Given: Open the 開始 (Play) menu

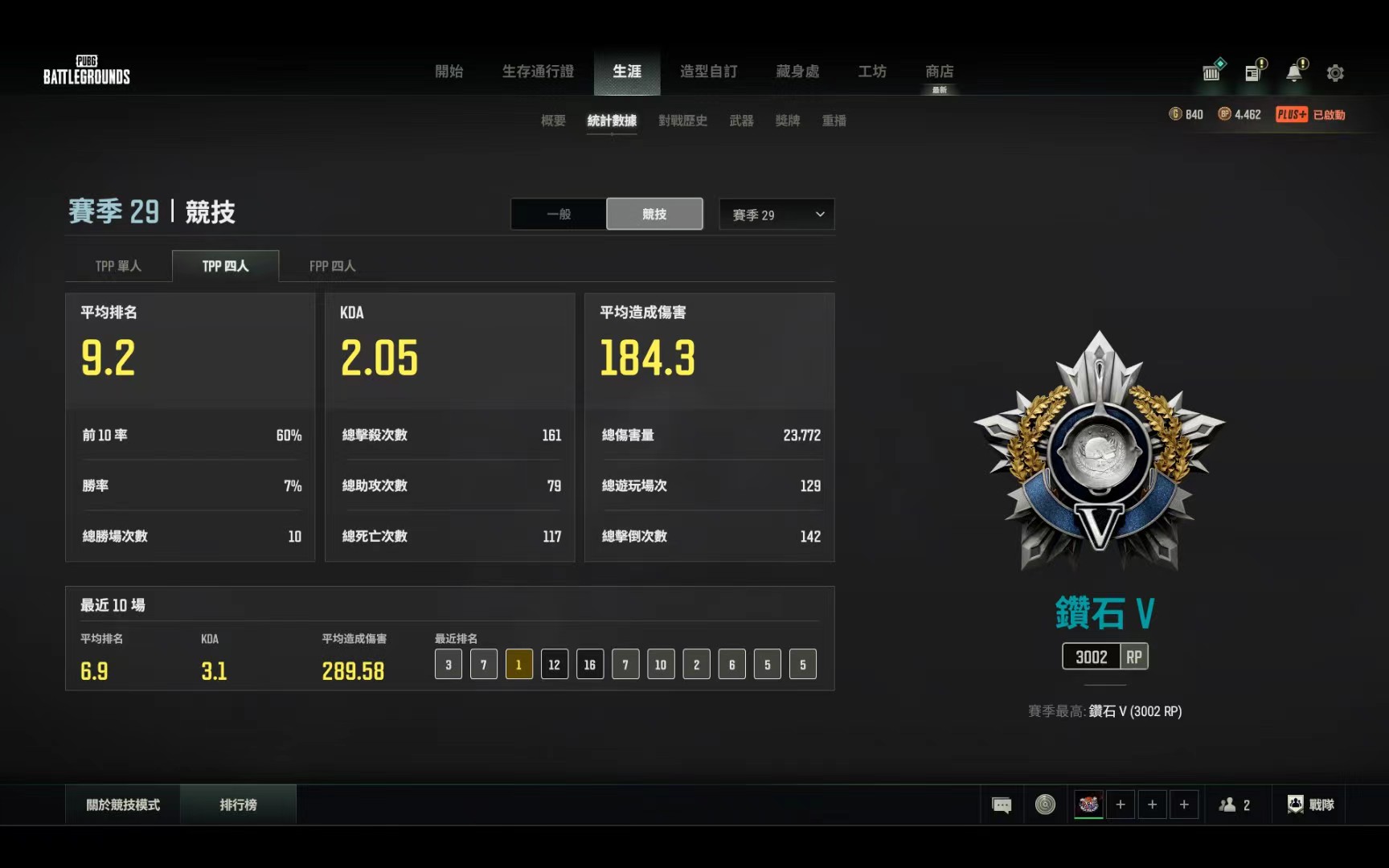Looking at the screenshot, I should click(449, 72).
